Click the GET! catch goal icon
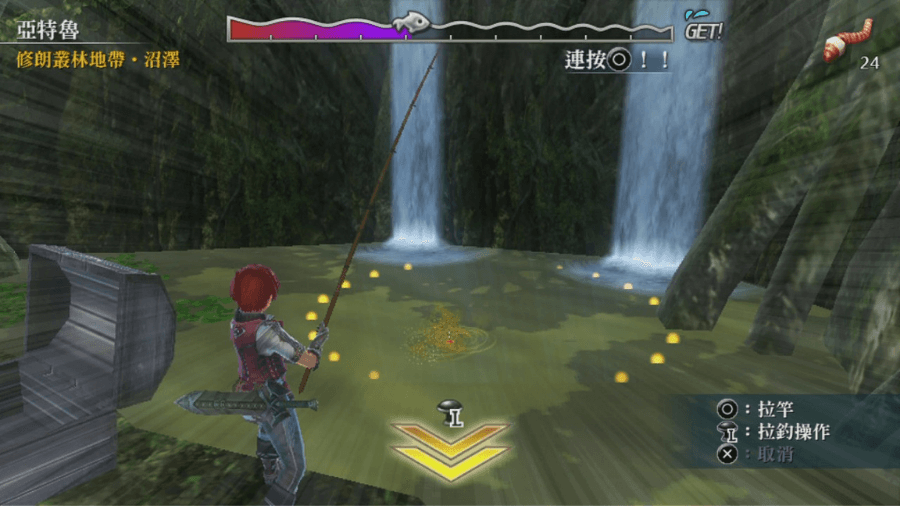The height and width of the screenshot is (506, 900). (x=703, y=26)
